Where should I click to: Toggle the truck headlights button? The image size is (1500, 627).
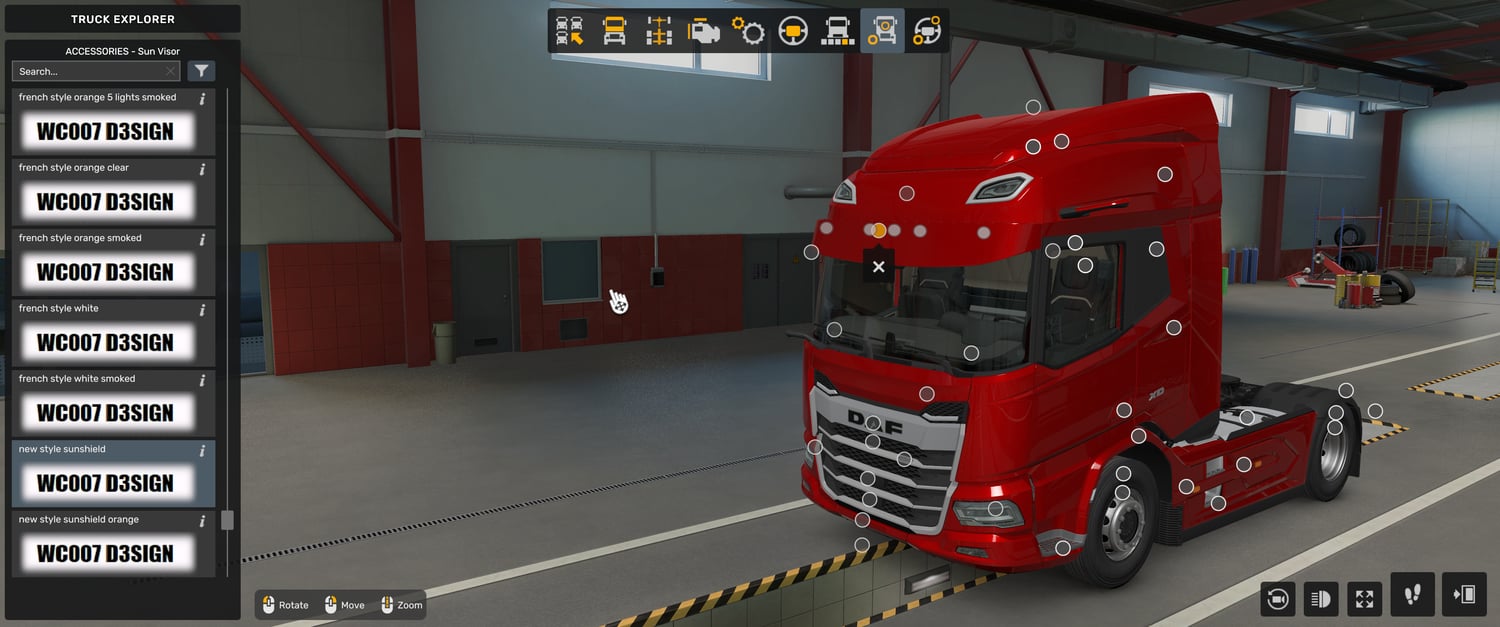(x=1320, y=599)
